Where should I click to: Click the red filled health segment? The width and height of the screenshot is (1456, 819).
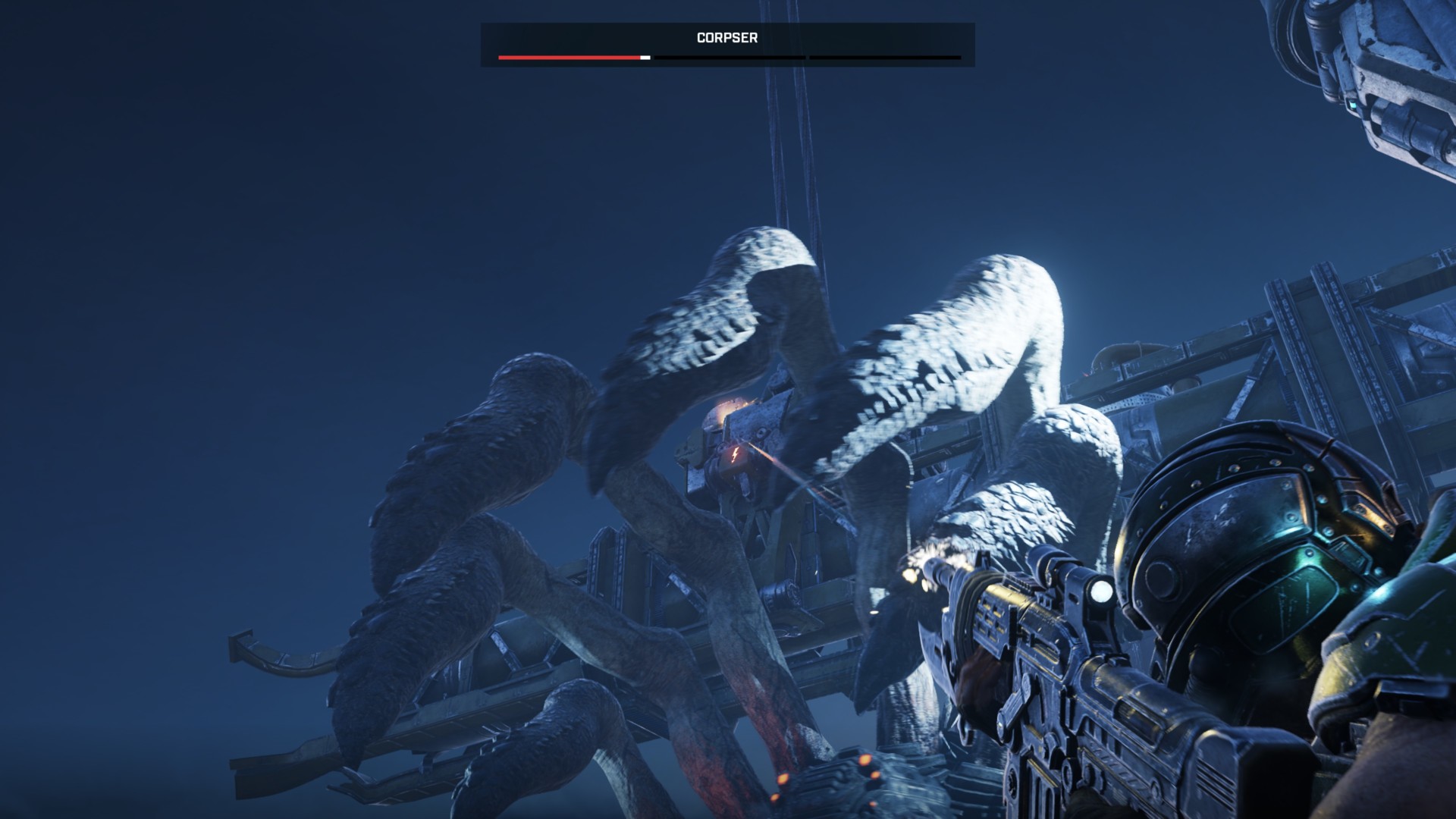[x=569, y=57]
